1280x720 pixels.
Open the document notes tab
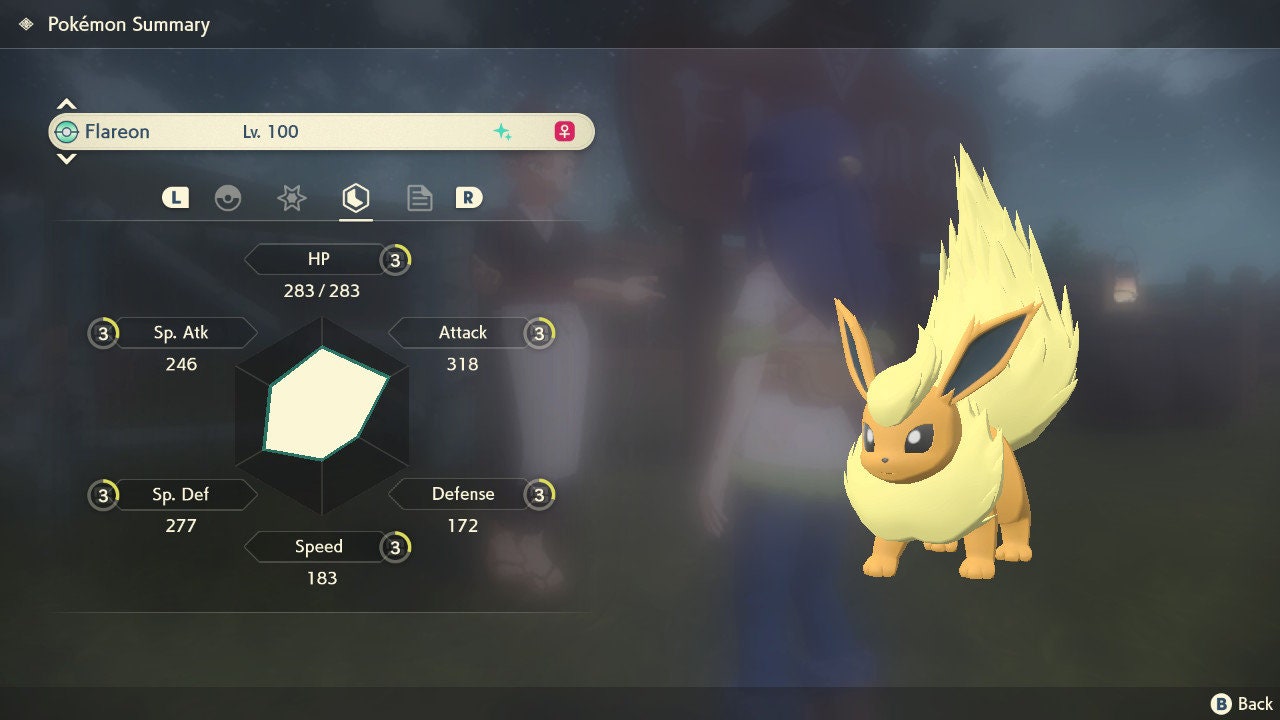pos(419,198)
